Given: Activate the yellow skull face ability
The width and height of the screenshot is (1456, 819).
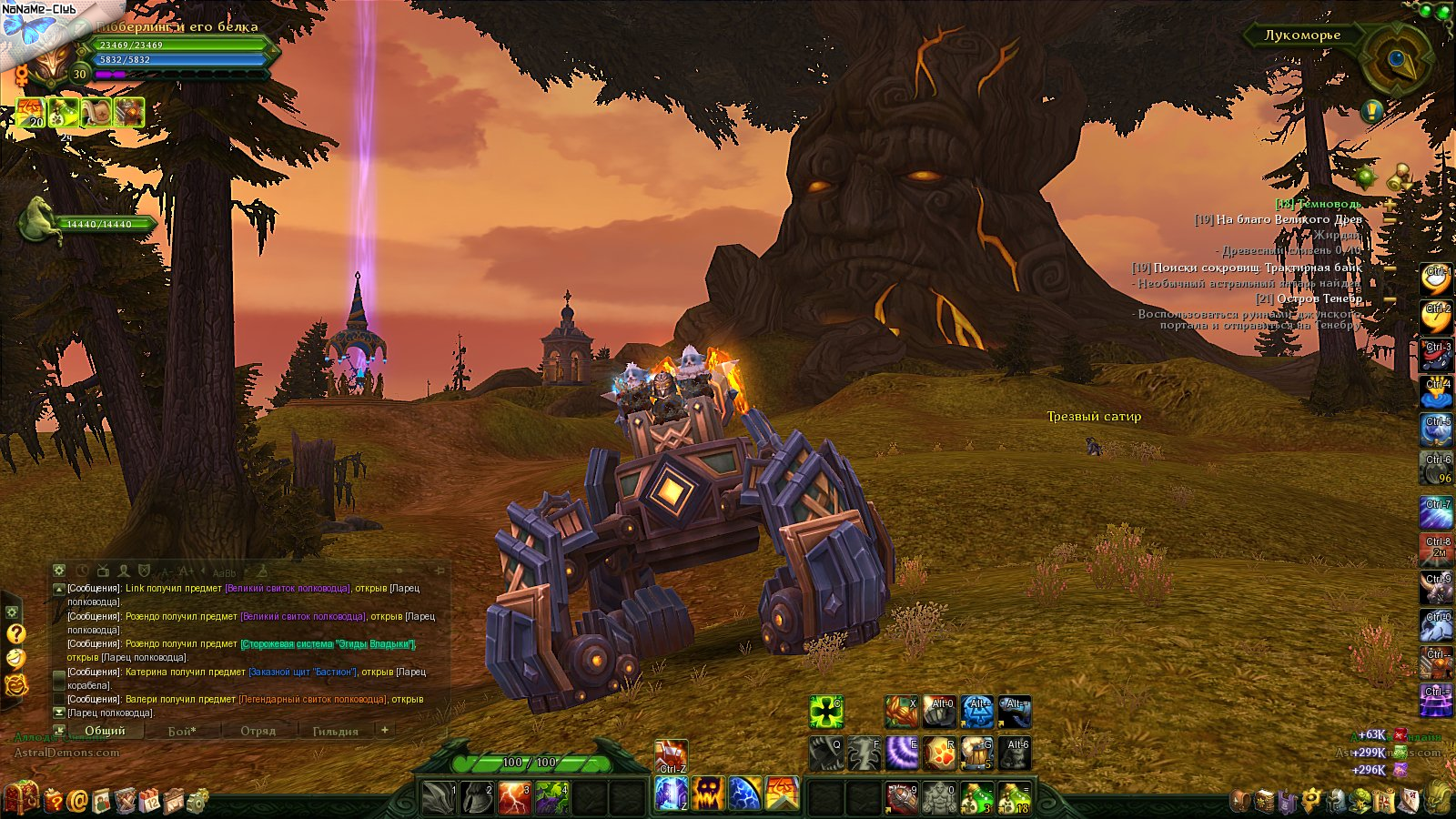Looking at the screenshot, I should click(x=708, y=794).
